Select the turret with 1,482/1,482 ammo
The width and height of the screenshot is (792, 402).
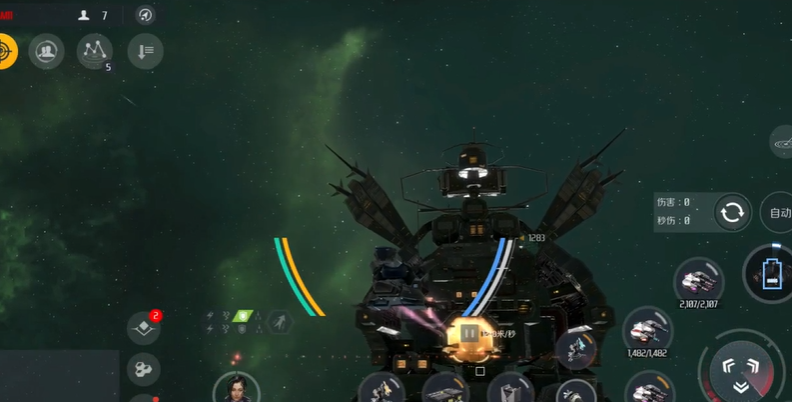(x=647, y=331)
